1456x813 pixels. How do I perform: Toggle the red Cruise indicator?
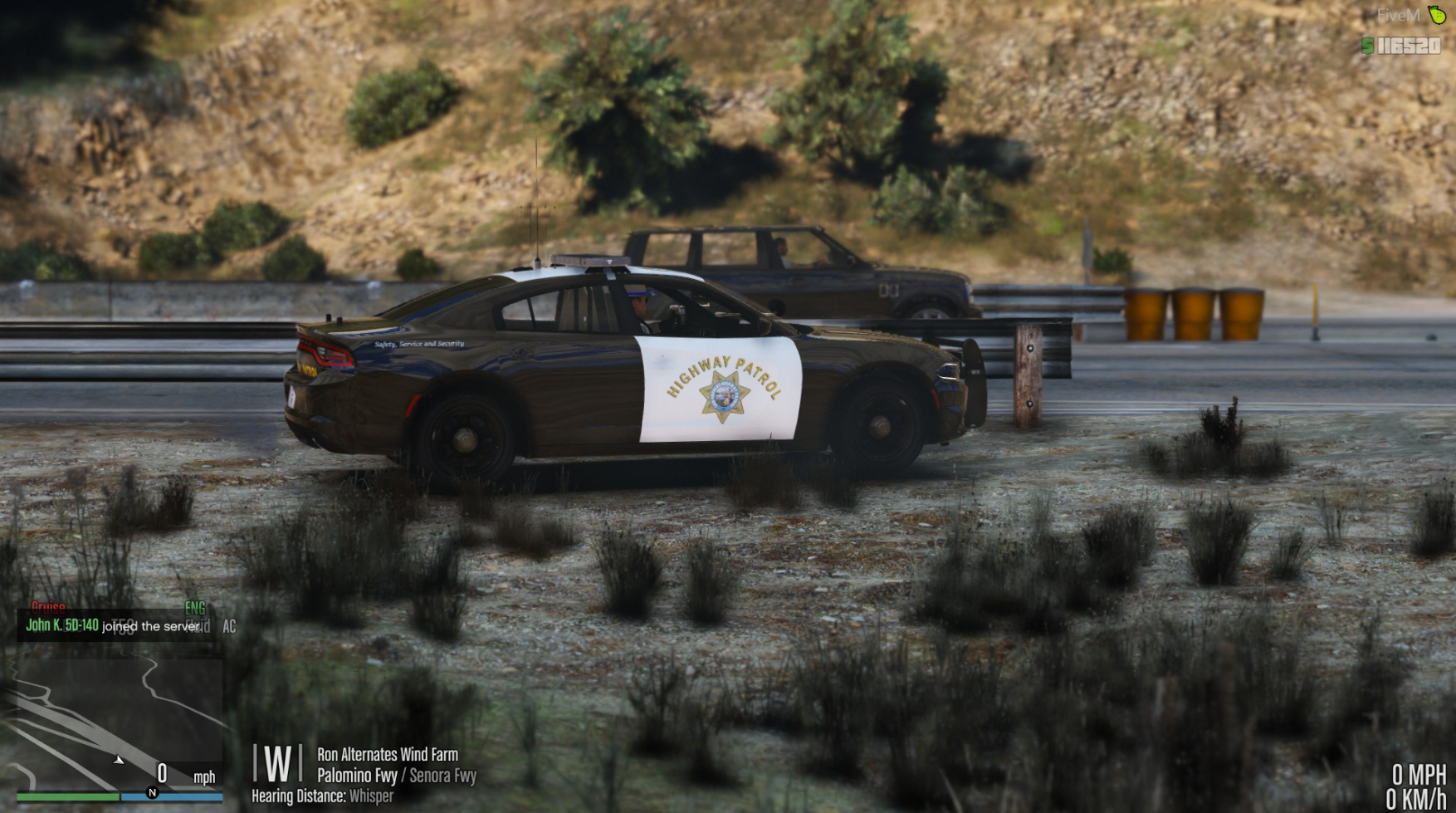pyautogui.click(x=48, y=607)
